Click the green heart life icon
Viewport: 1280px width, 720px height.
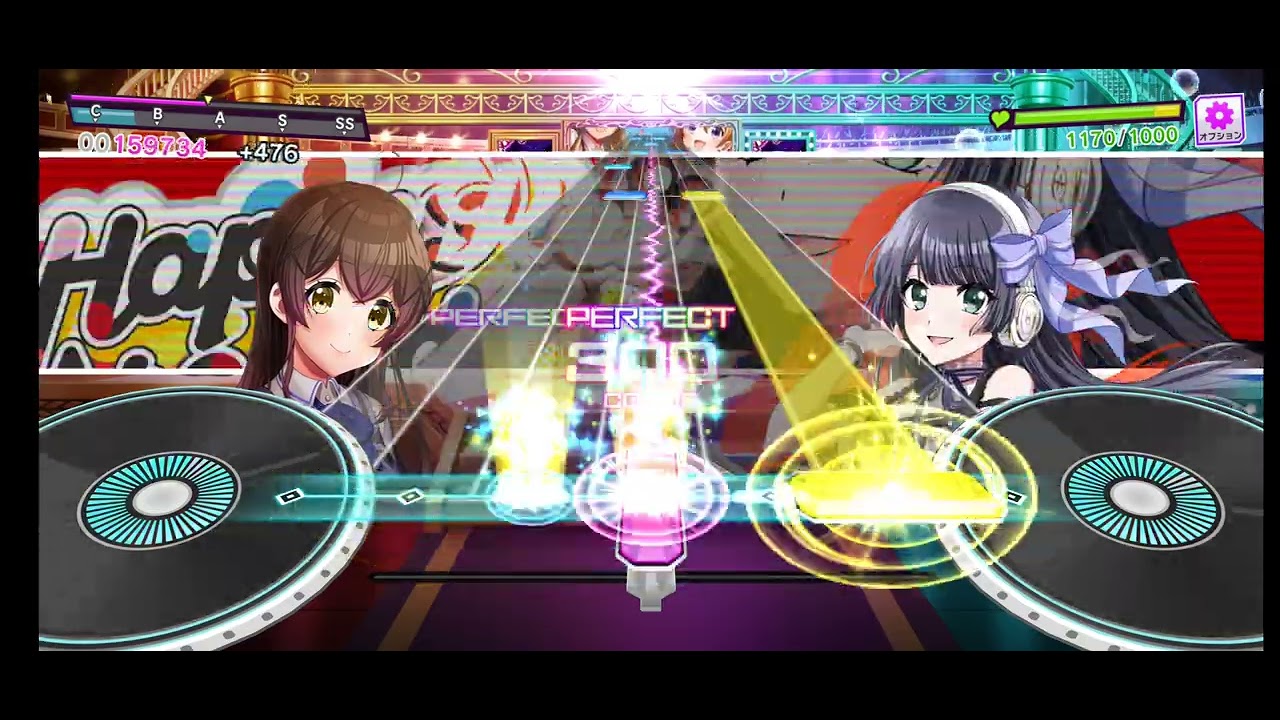point(1000,118)
